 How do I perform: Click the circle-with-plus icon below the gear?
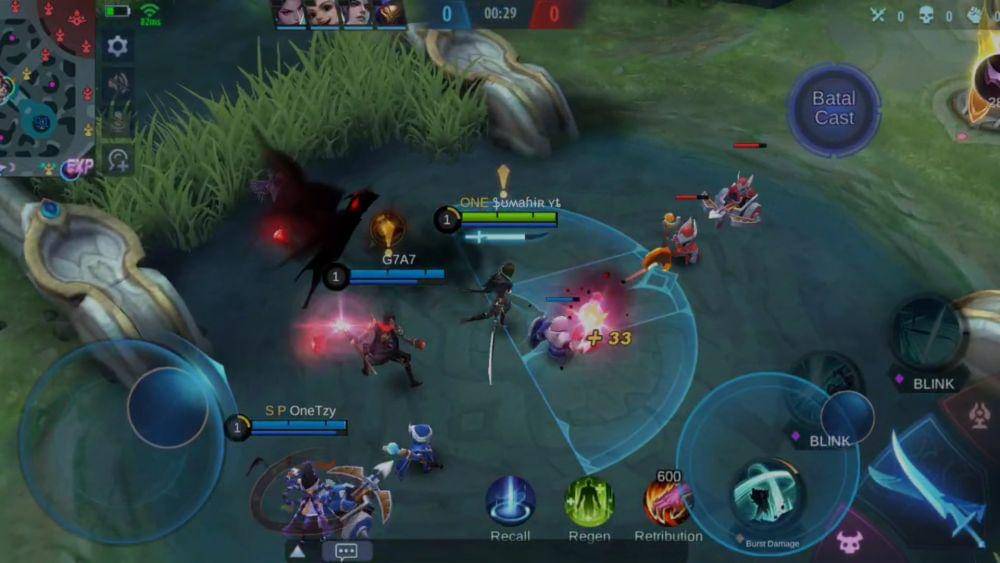(x=118, y=160)
